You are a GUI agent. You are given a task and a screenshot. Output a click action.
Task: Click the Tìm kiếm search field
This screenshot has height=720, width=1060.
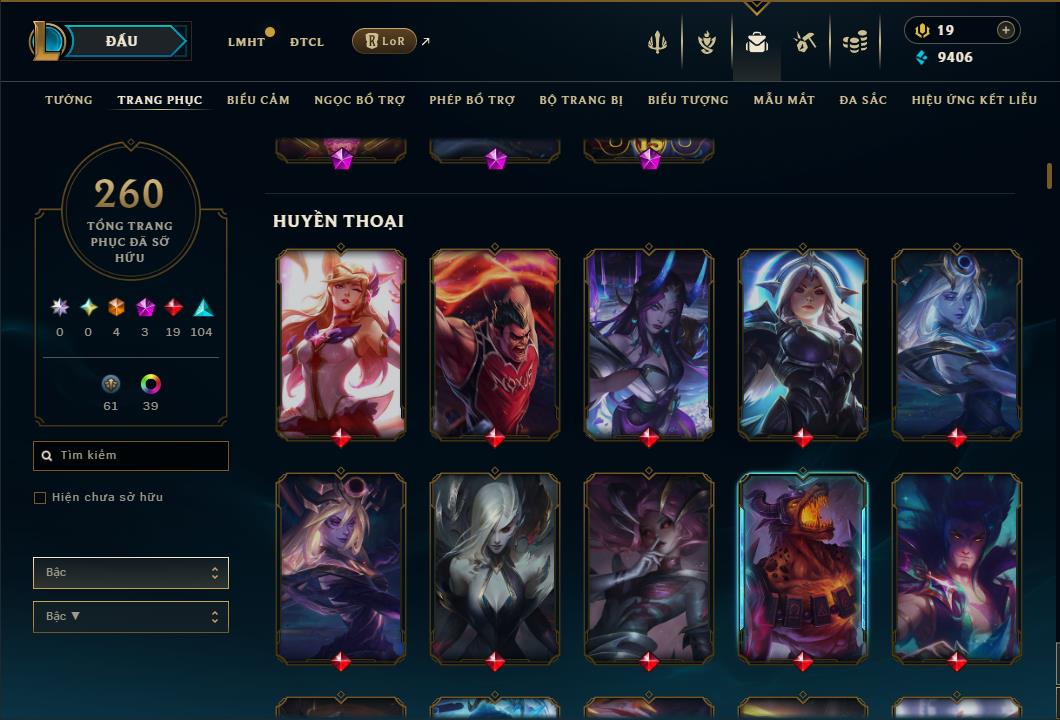(x=131, y=456)
